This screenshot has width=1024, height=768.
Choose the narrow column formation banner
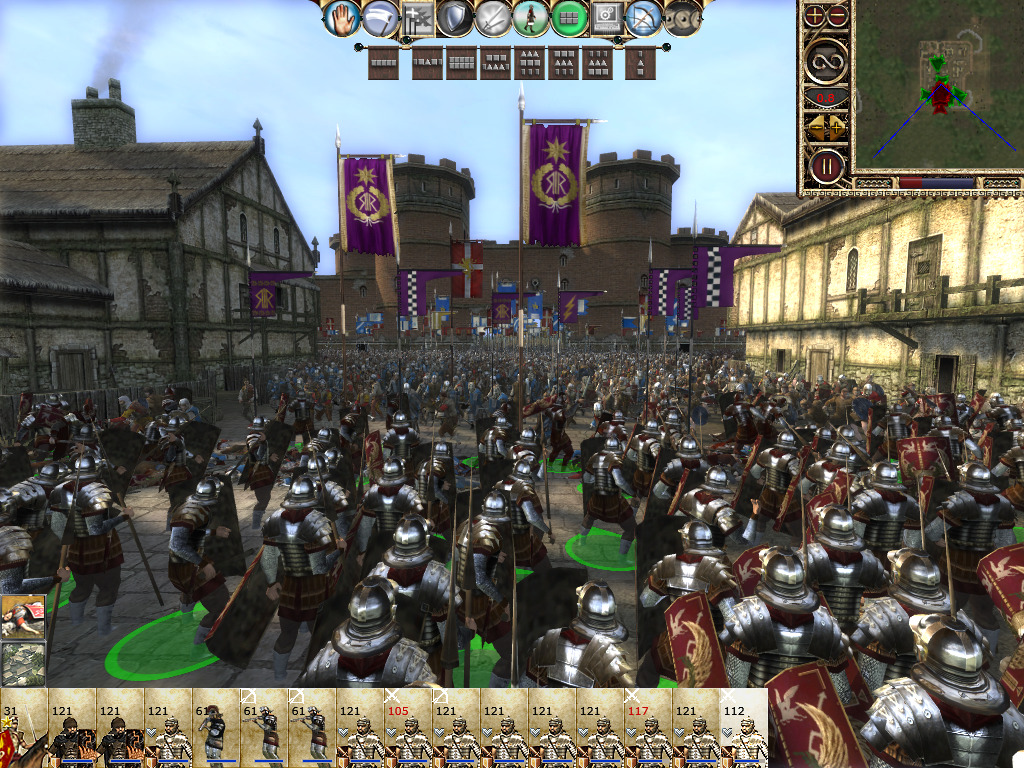[641, 64]
